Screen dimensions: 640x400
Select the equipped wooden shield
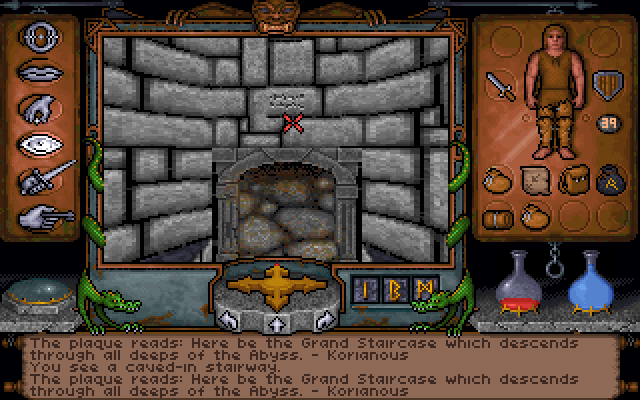coord(606,82)
